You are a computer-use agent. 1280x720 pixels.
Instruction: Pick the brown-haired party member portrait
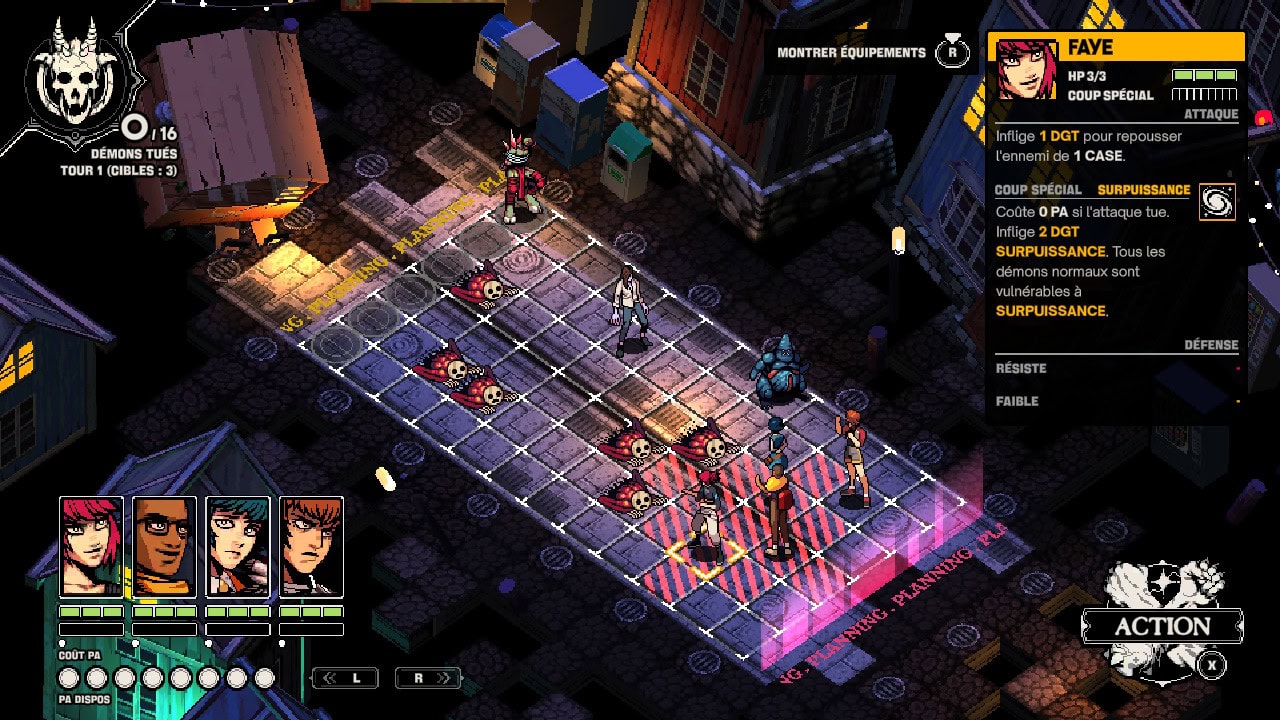[x=311, y=546]
